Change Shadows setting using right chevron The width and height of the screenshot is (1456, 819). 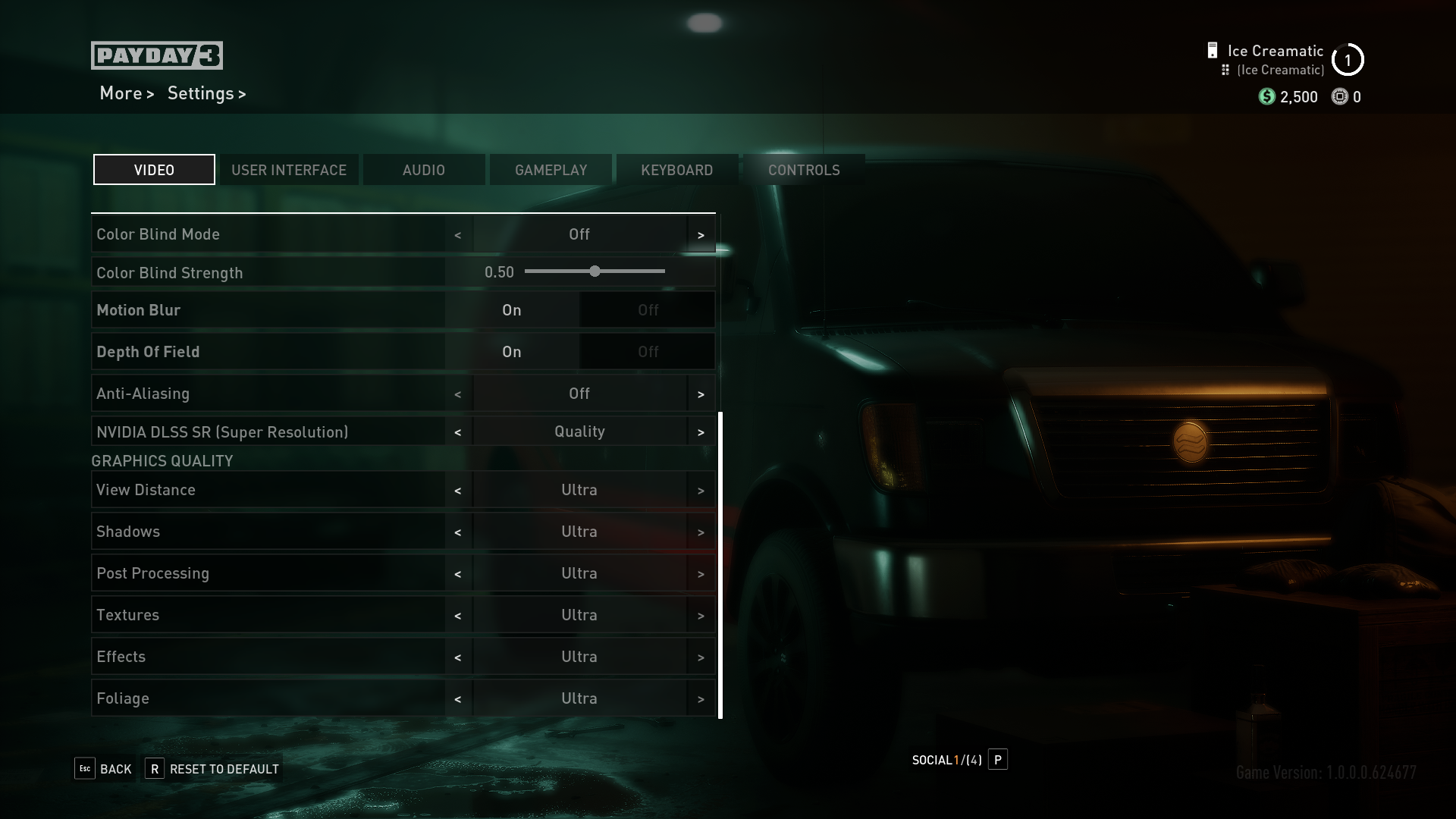click(x=701, y=531)
